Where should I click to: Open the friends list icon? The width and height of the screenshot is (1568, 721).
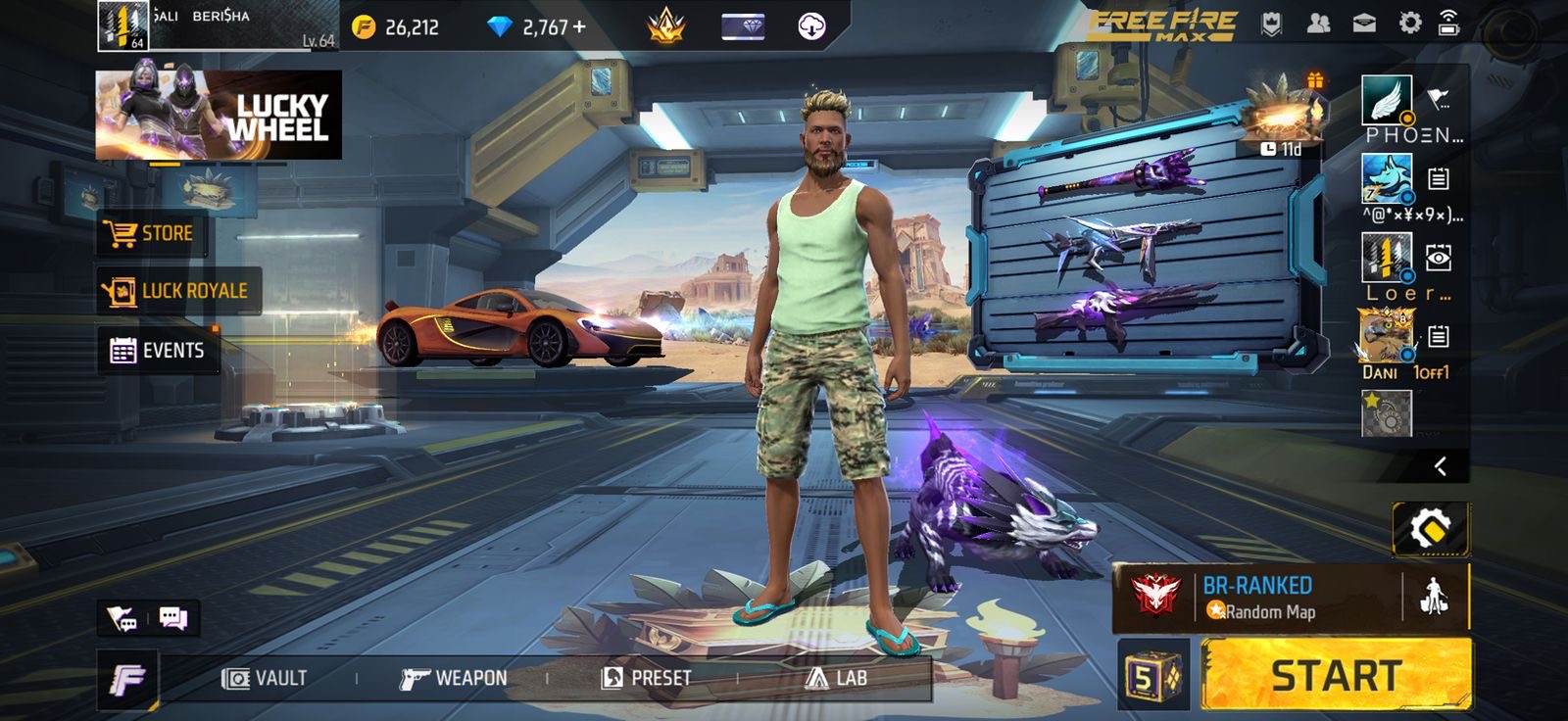coord(1318,24)
